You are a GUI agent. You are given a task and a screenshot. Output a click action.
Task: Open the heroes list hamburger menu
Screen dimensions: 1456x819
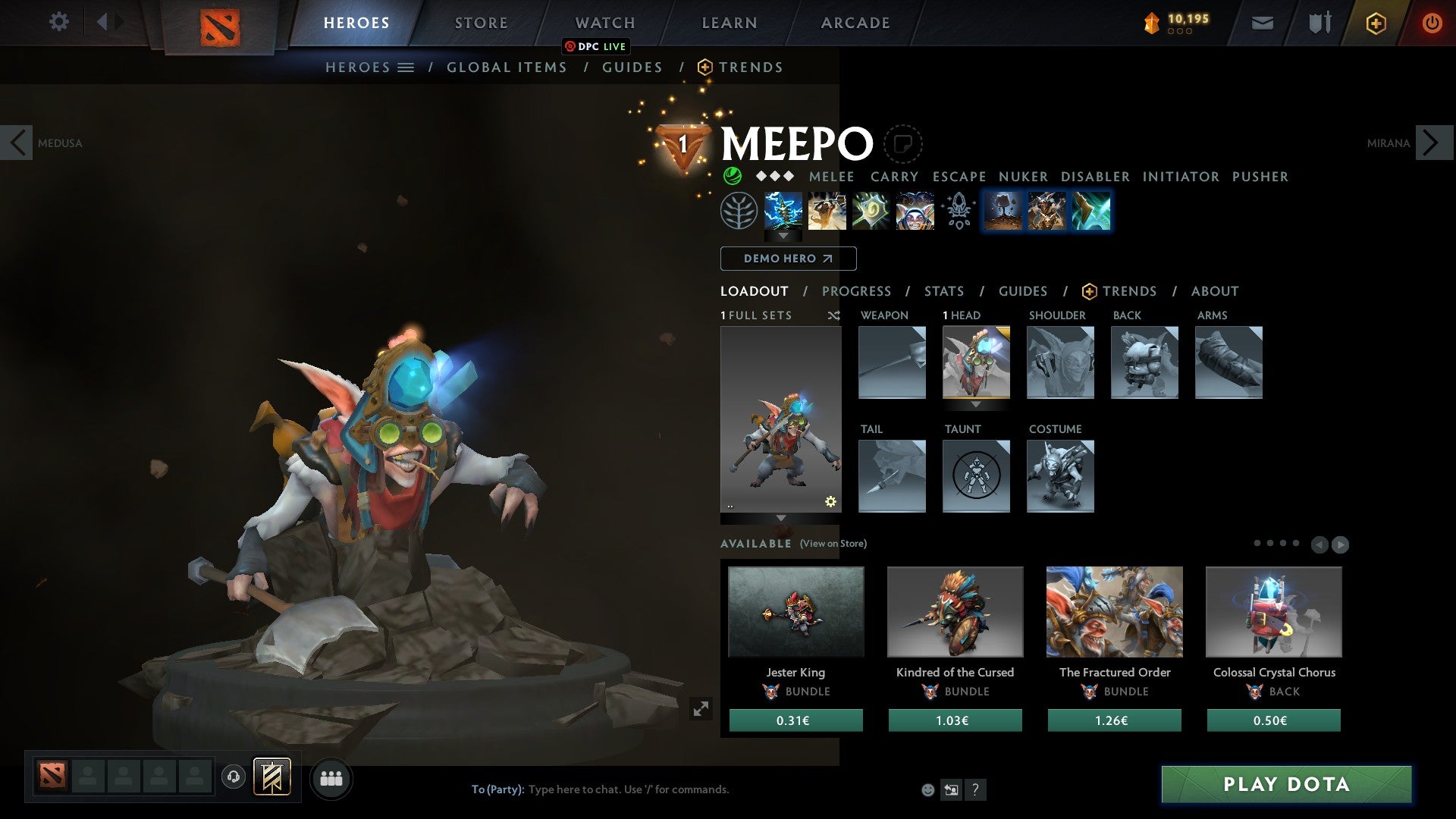click(406, 67)
